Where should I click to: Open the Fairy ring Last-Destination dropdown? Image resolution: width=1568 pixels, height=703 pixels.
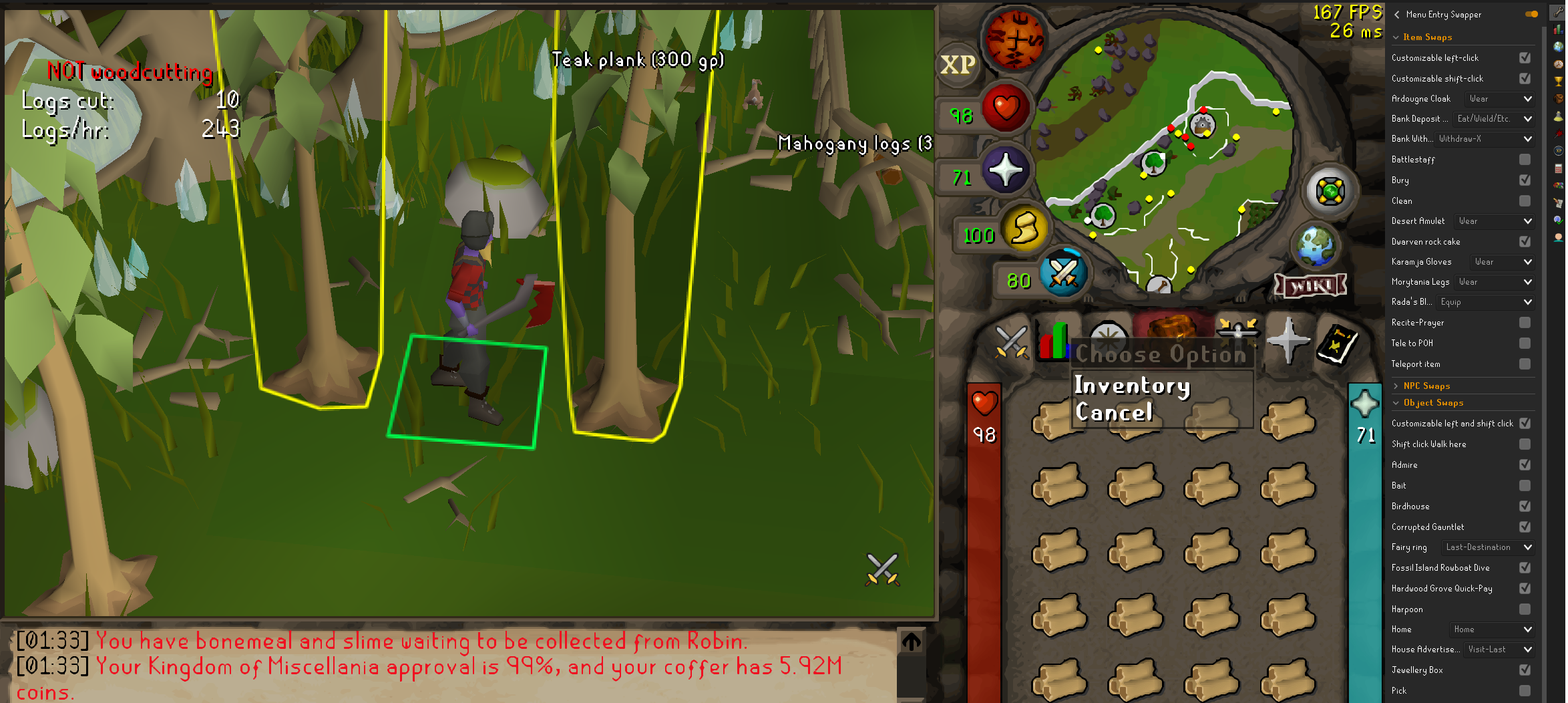coord(1487,547)
